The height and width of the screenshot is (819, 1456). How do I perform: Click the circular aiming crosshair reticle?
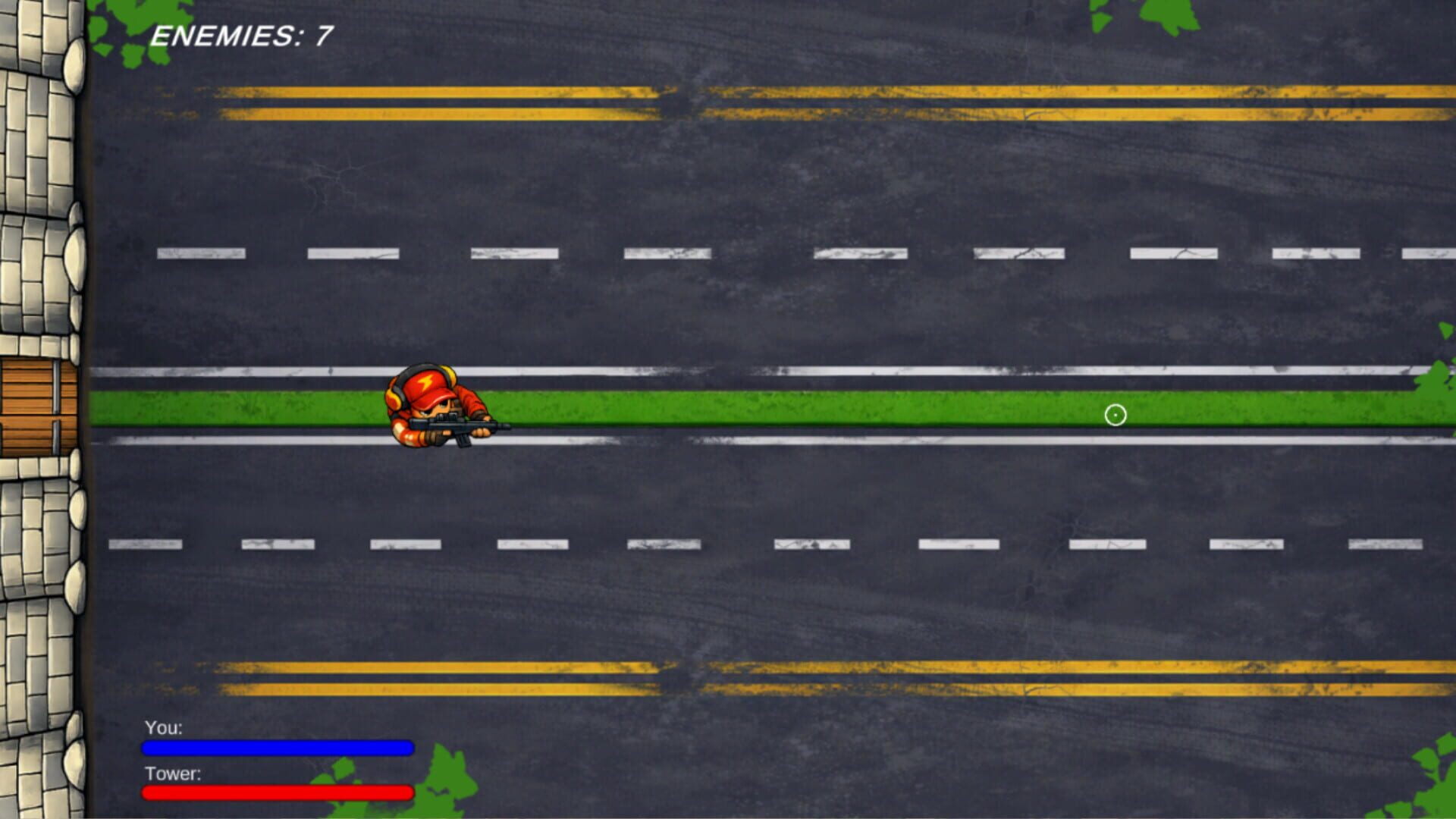pyautogui.click(x=1115, y=415)
